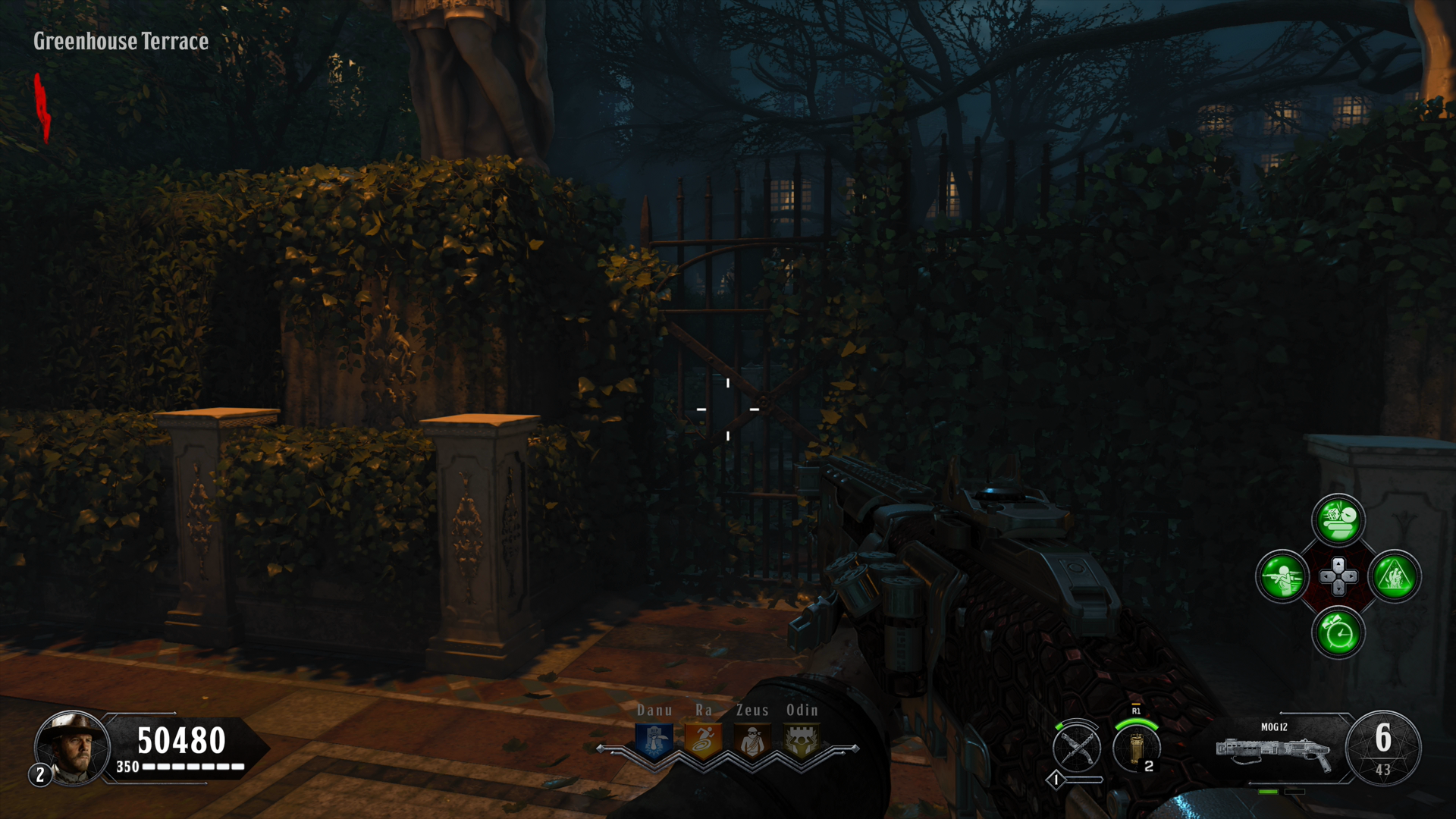Use the alarm clock elixir
This screenshot has width=1456, height=819.
pos(1338,632)
